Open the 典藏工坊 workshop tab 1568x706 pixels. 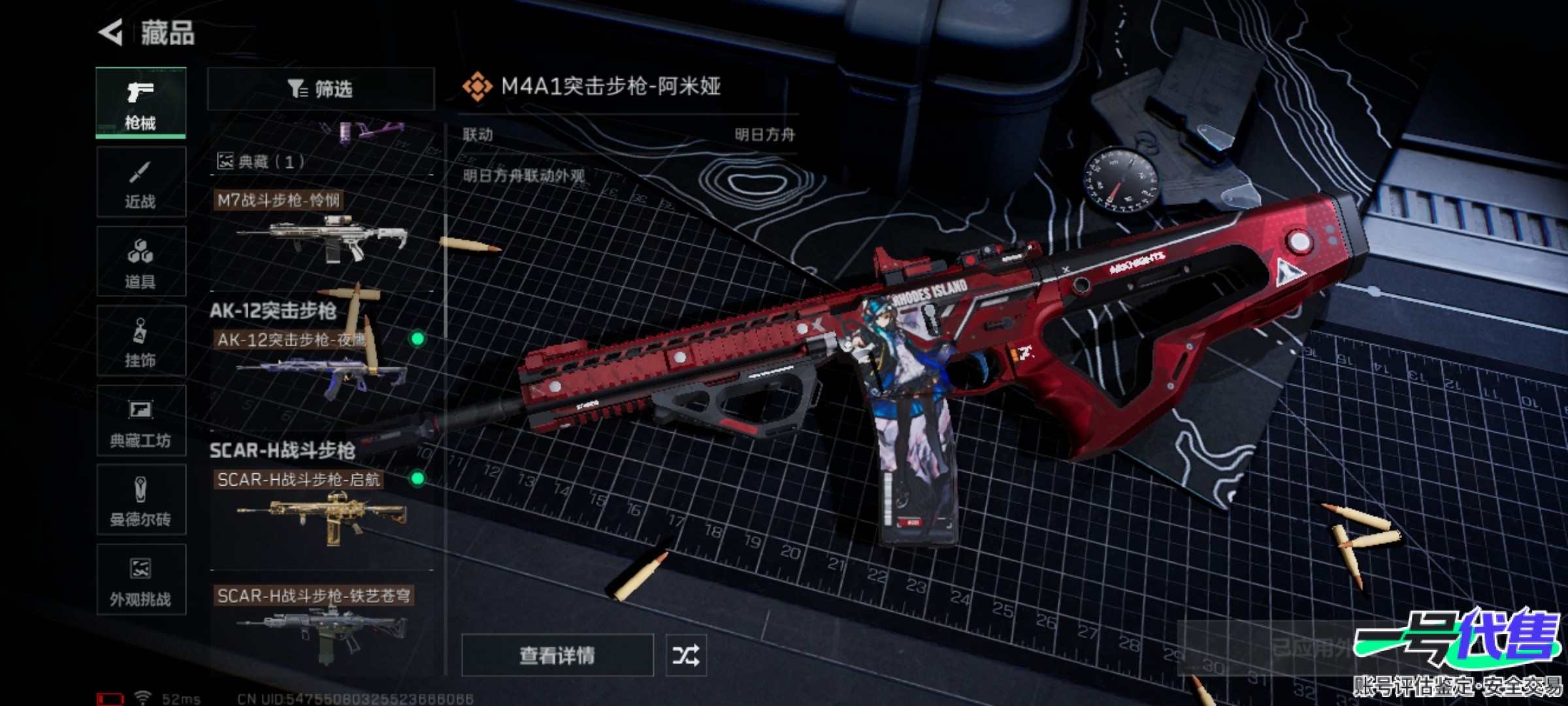140,421
